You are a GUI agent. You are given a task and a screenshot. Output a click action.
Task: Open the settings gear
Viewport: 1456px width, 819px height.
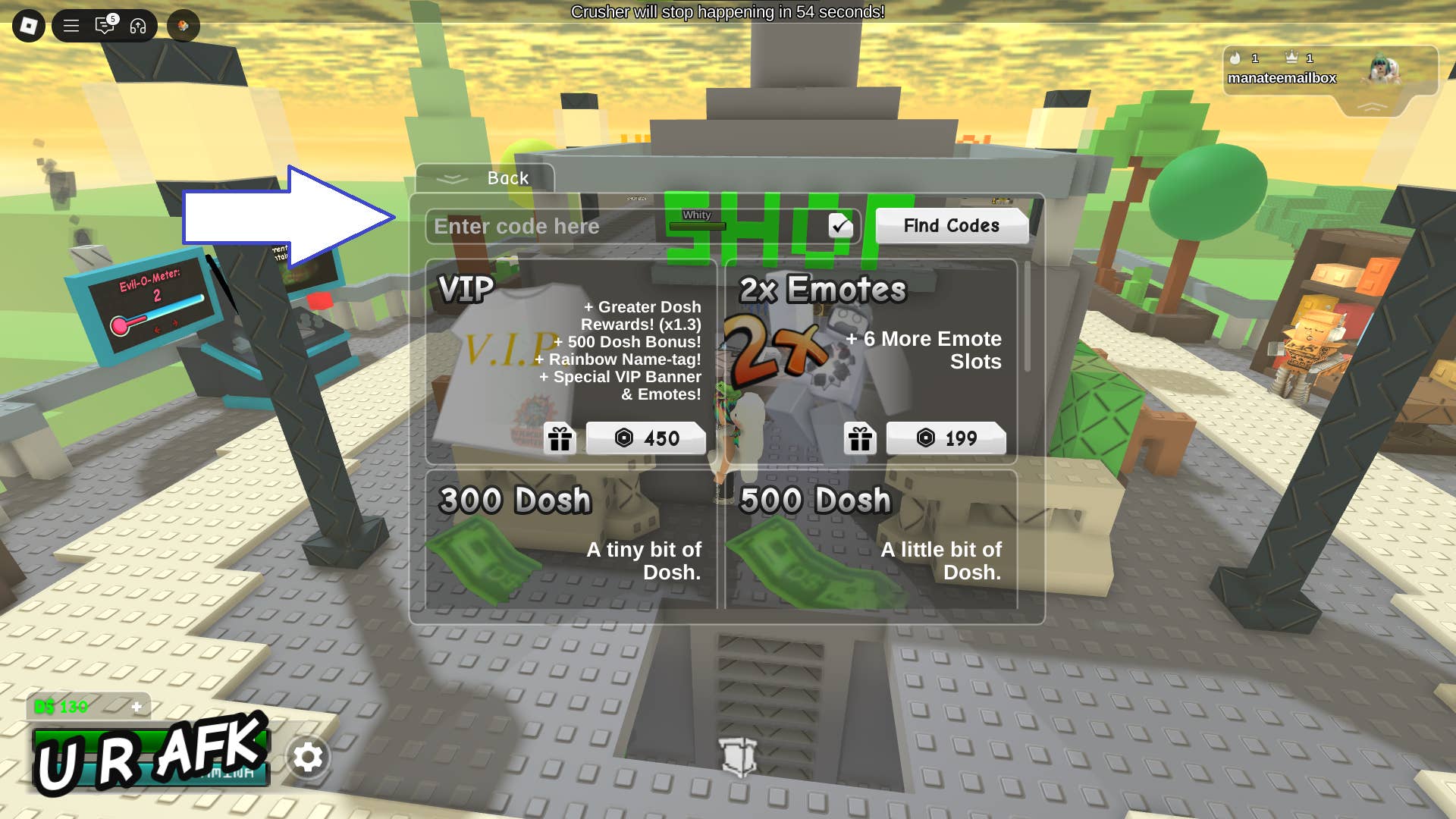click(308, 757)
